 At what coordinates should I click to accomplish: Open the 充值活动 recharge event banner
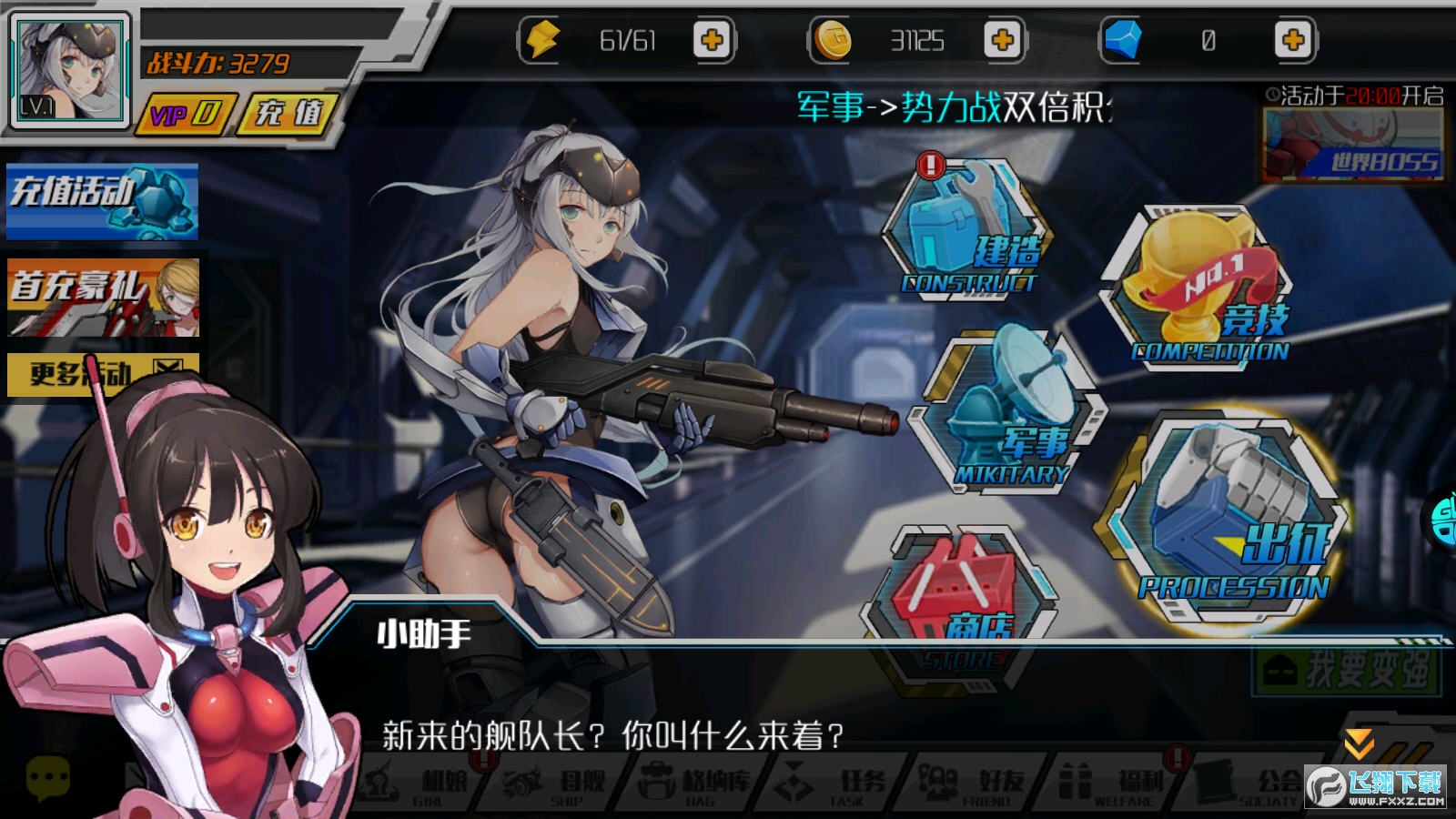coord(102,200)
